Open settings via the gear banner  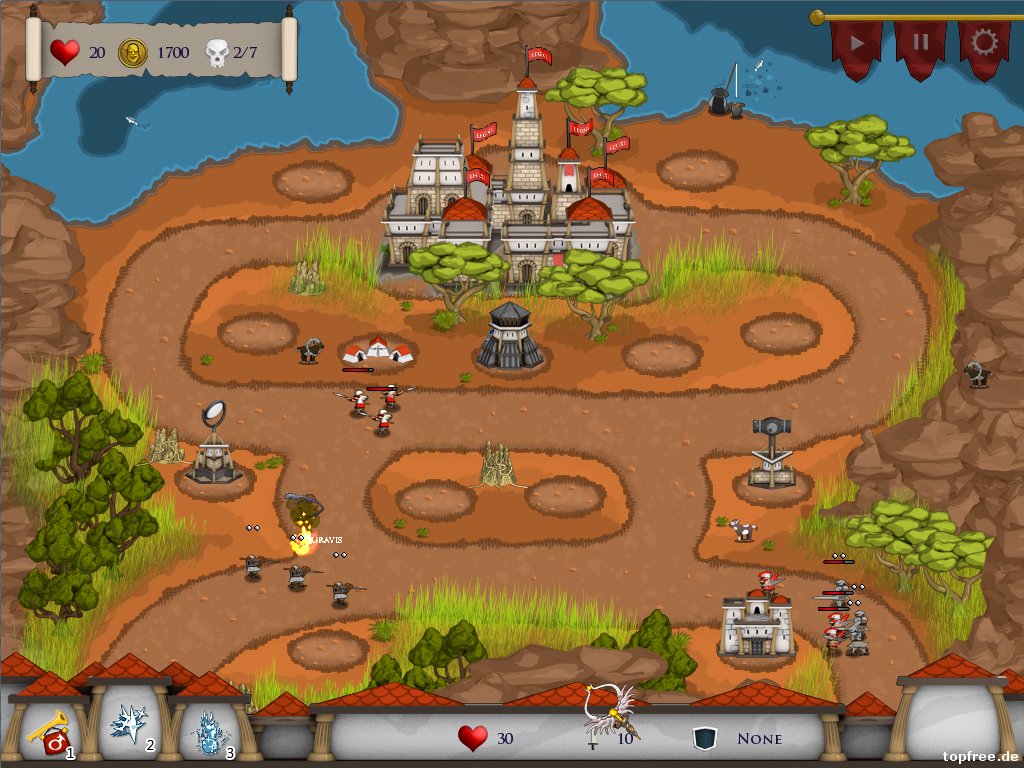point(984,45)
